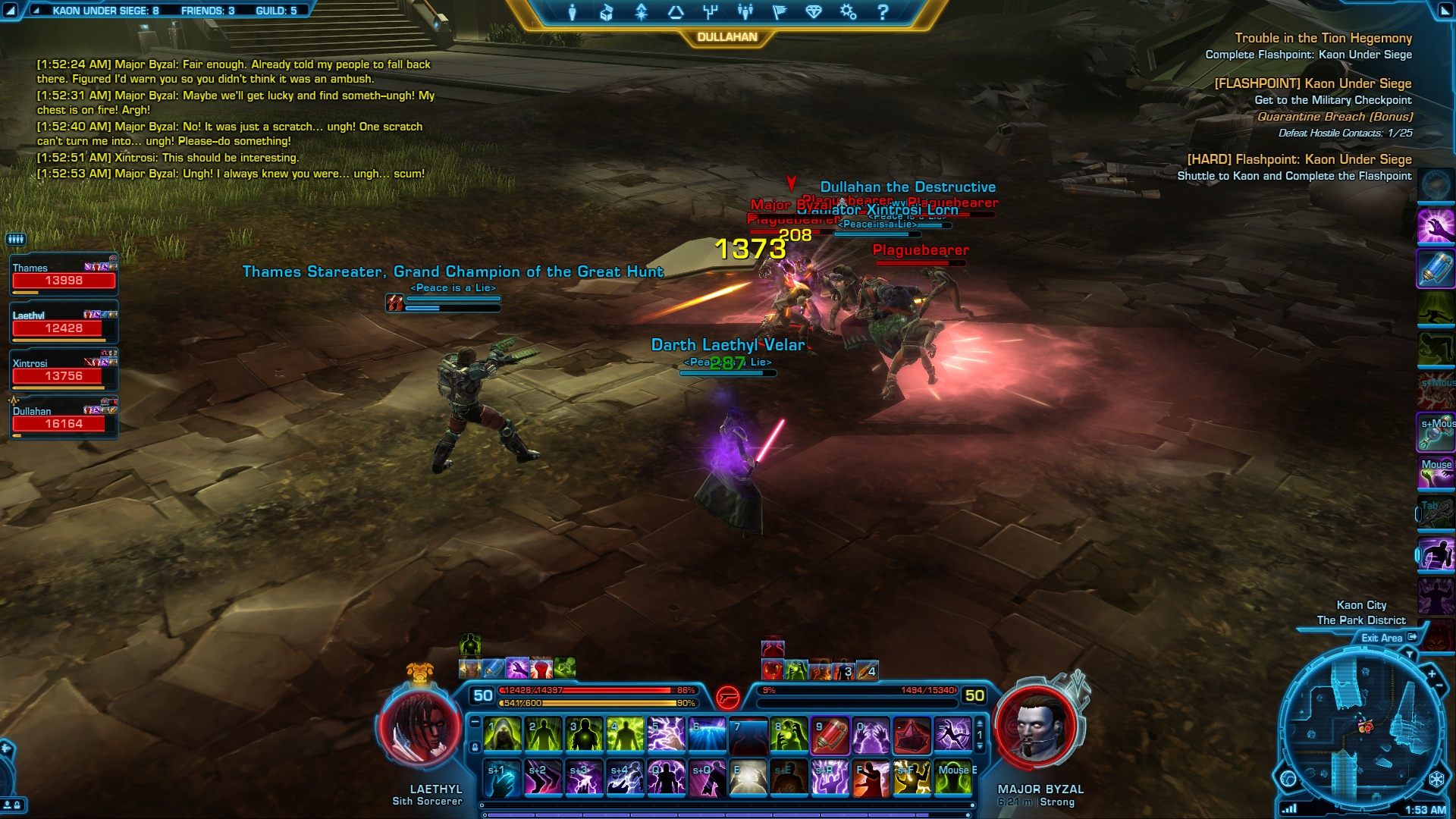Click the question mark help icon

883,12
